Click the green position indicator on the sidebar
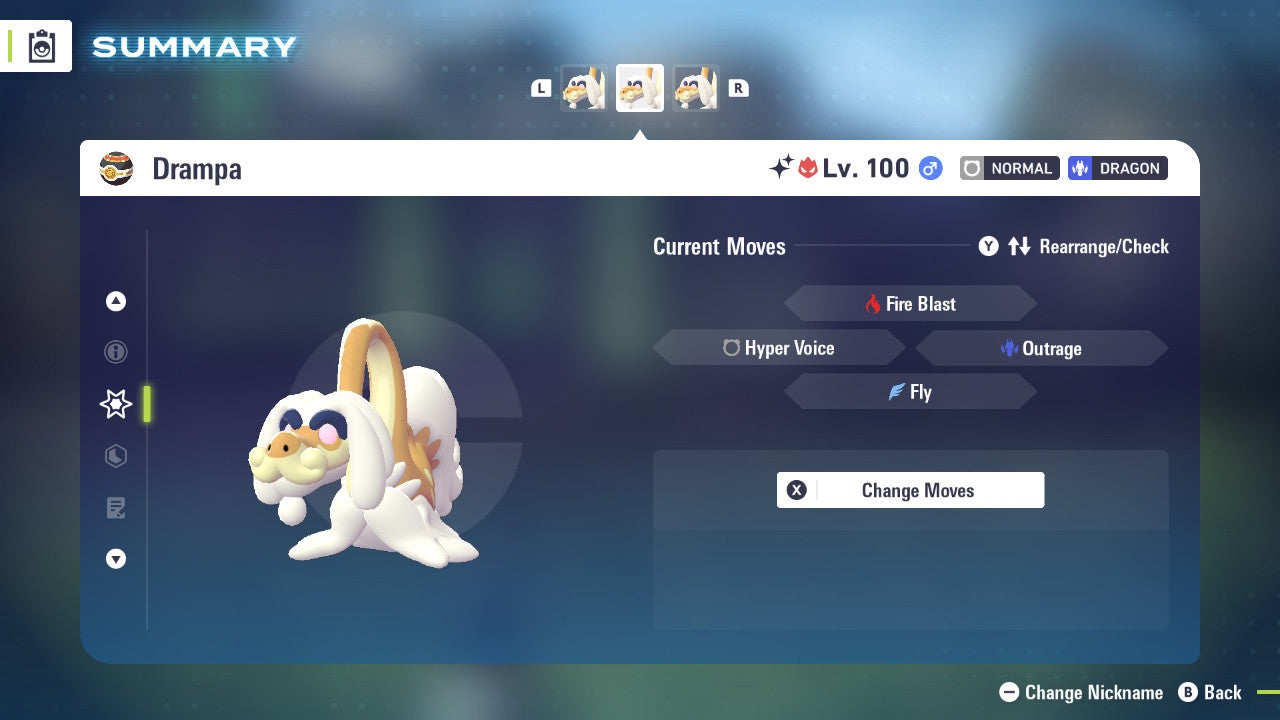This screenshot has height=720, width=1280. (147, 404)
